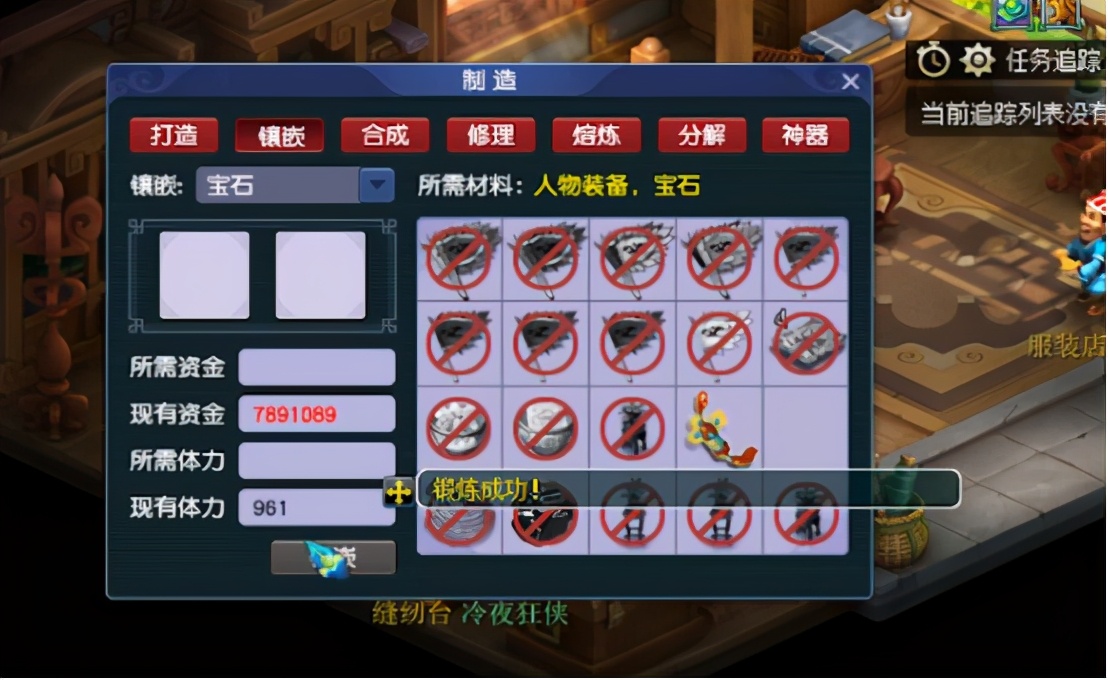Click the clock icon beside 任务追踪
The height and width of the screenshot is (680, 1108).
pos(933,62)
